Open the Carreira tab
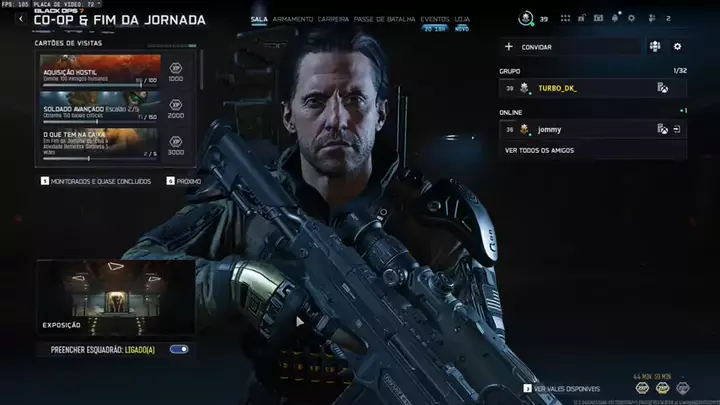720x405 pixels. point(333,18)
